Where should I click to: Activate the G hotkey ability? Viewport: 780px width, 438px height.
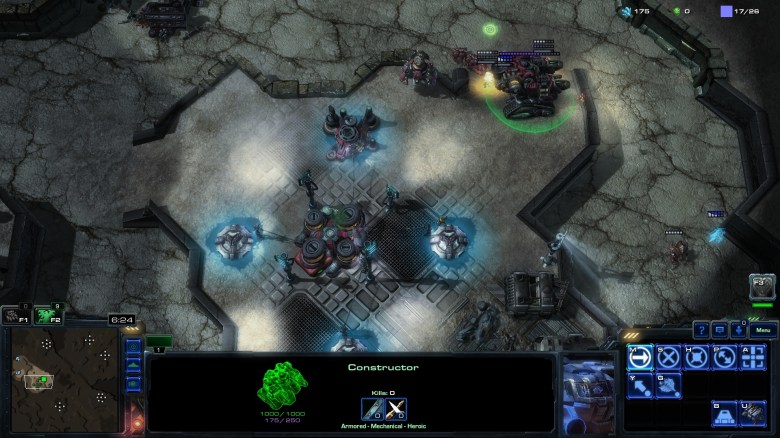click(667, 384)
